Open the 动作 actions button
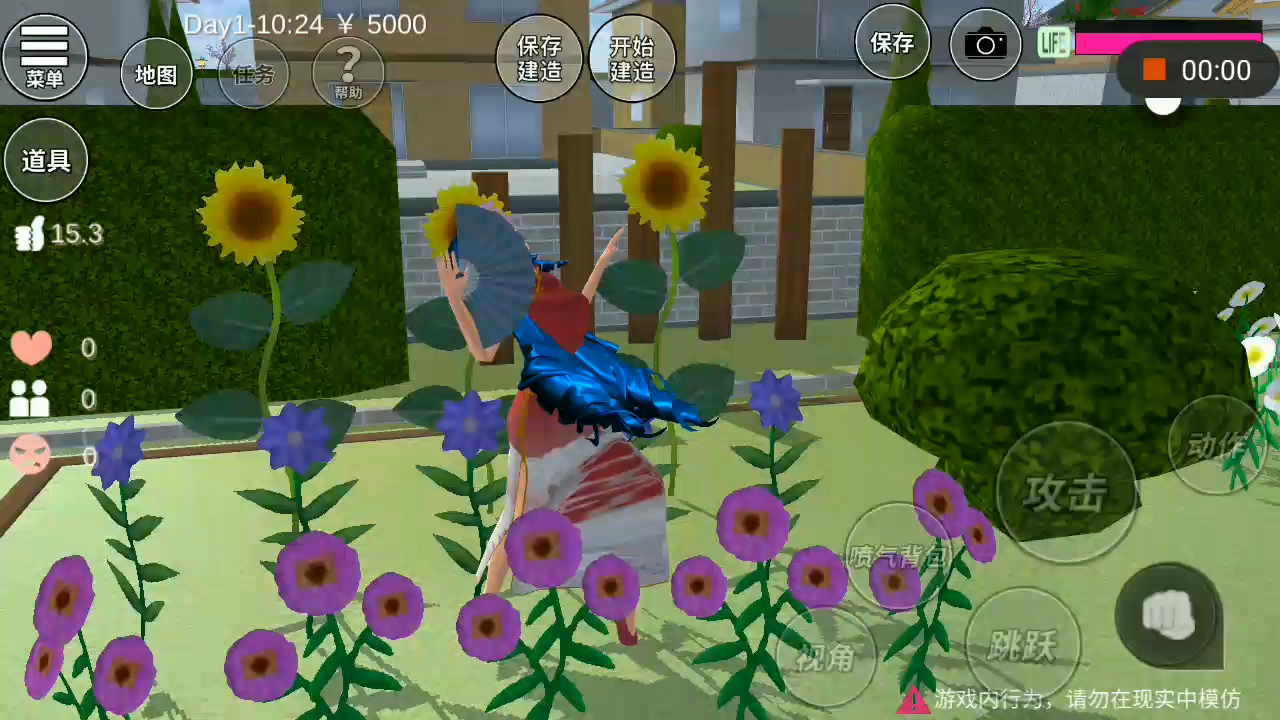The width and height of the screenshot is (1280, 720). (x=1217, y=446)
